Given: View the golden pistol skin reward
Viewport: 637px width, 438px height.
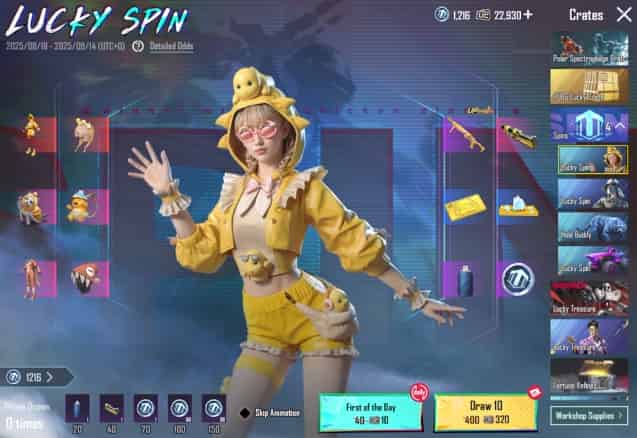Looking at the screenshot, I should pyautogui.click(x=516, y=132).
